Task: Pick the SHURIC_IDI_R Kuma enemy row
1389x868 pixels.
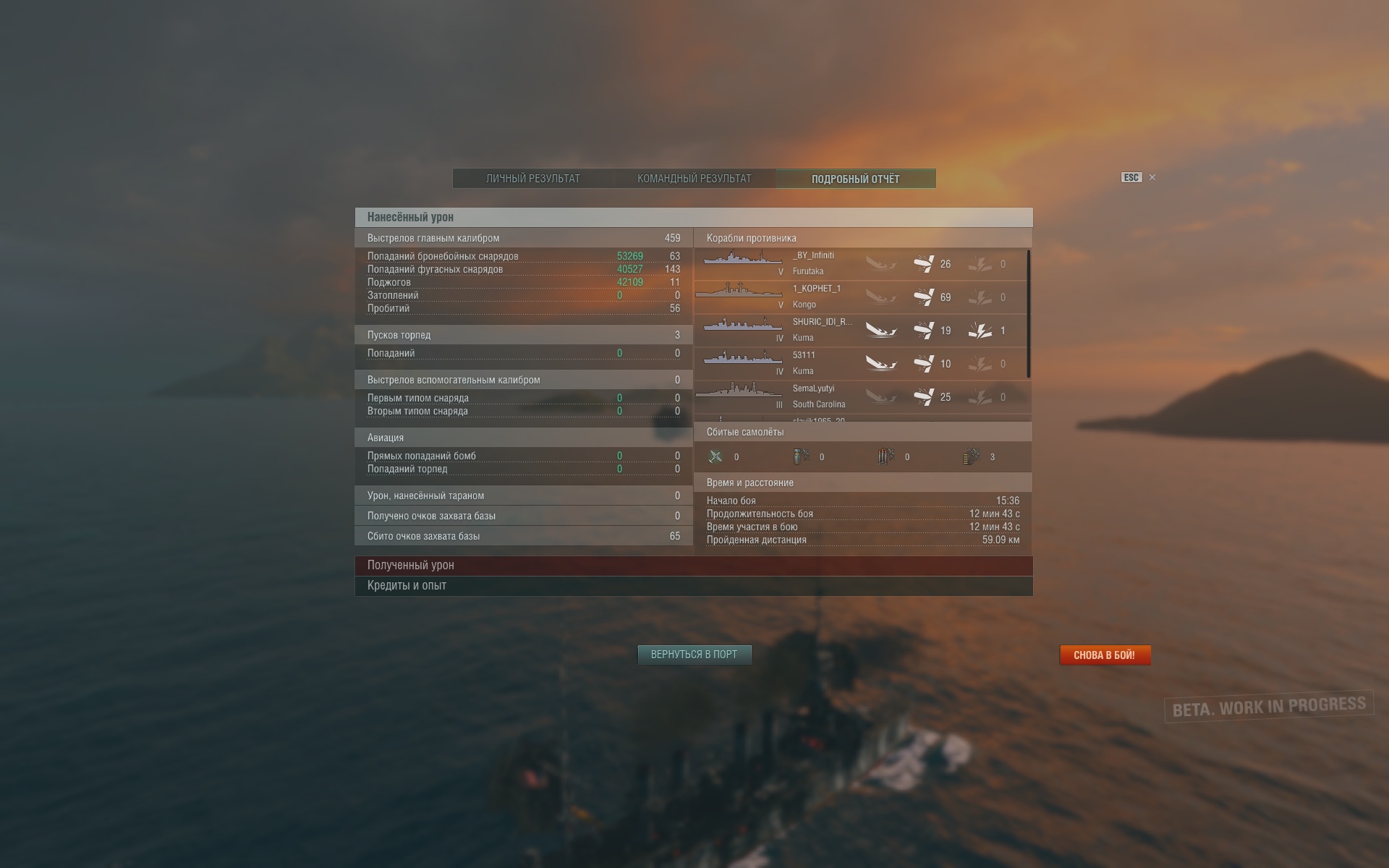Action: tap(859, 331)
